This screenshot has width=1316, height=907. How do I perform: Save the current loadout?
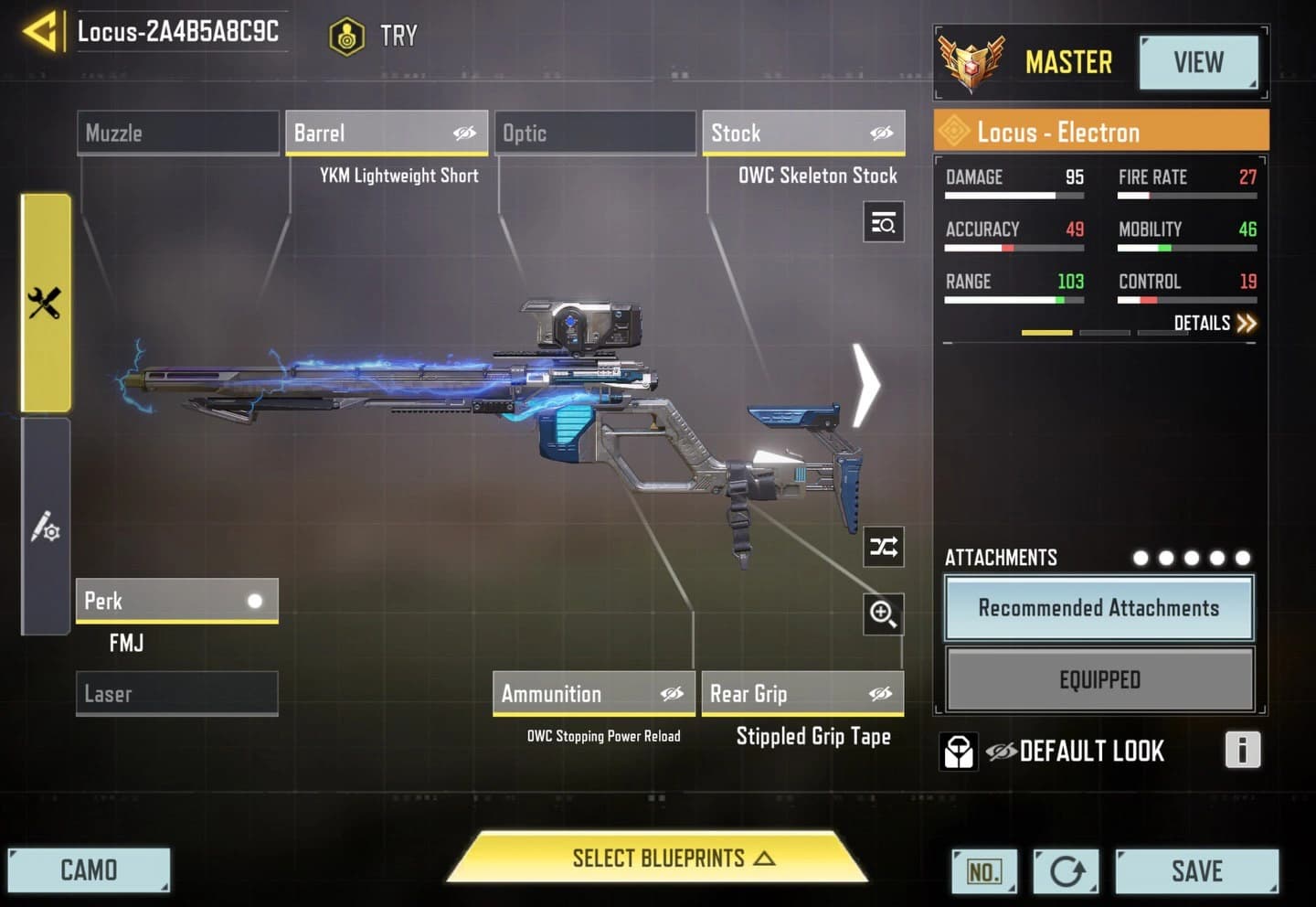click(1196, 871)
